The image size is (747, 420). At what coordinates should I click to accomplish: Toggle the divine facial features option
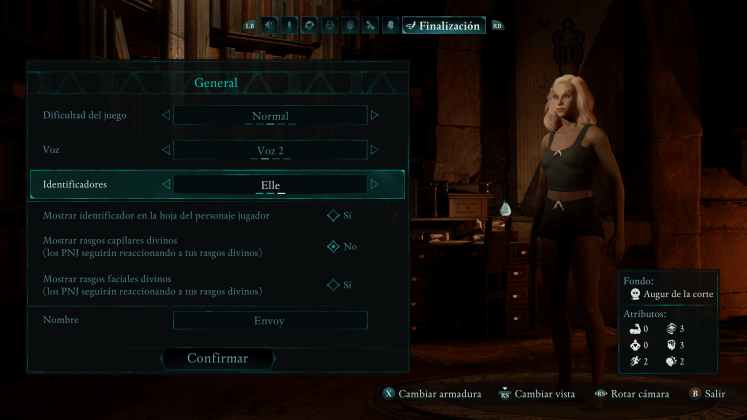pyautogui.click(x=333, y=285)
